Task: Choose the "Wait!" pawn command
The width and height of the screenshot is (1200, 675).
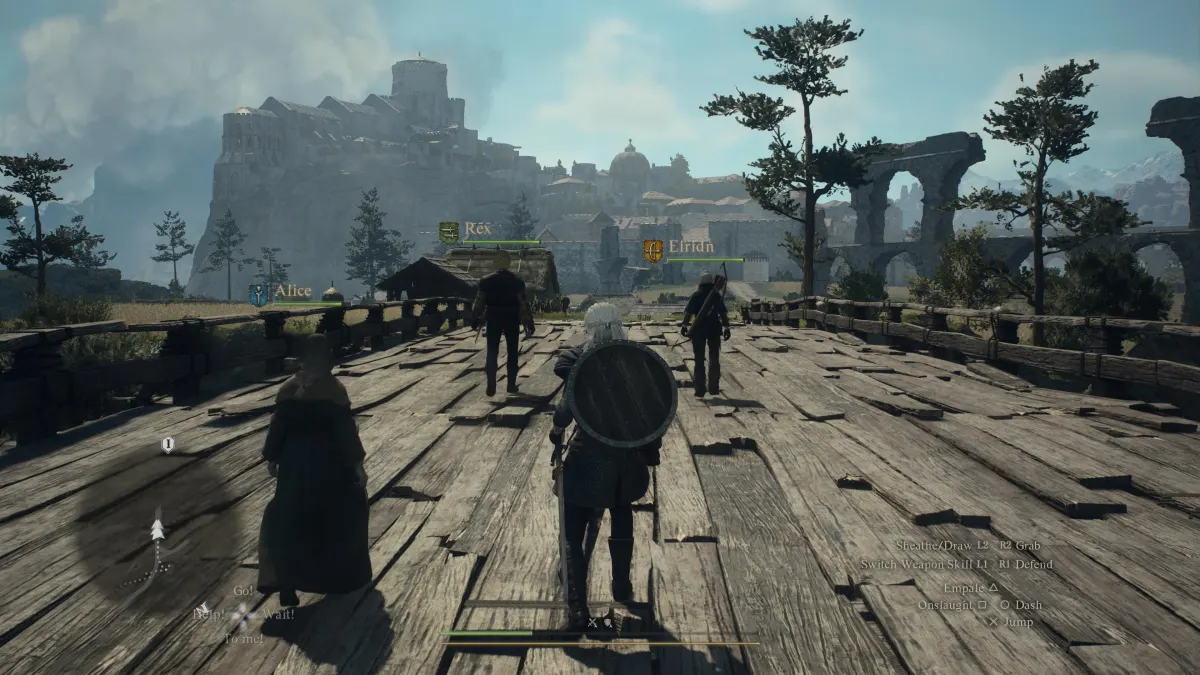Action: (277, 614)
